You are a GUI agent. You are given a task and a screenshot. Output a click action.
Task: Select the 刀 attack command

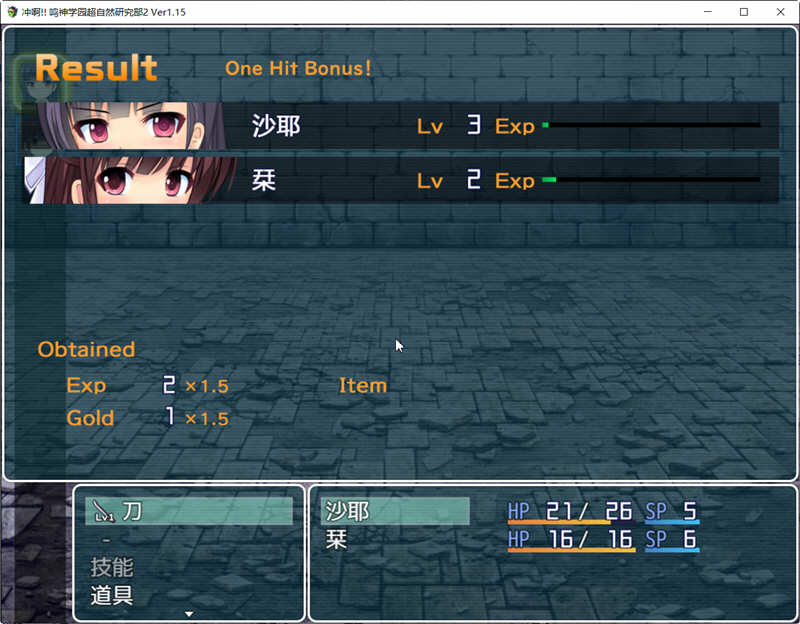tap(189, 511)
